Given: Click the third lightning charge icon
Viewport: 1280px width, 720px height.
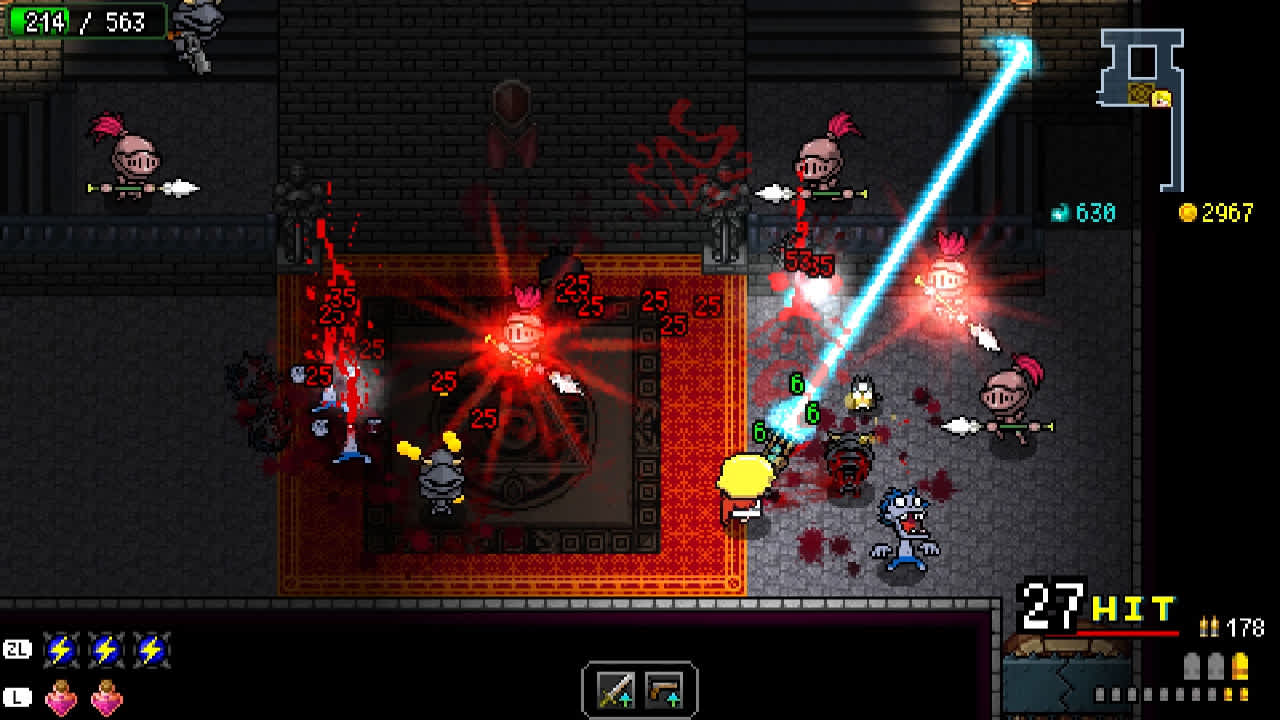Looking at the screenshot, I should click(150, 650).
